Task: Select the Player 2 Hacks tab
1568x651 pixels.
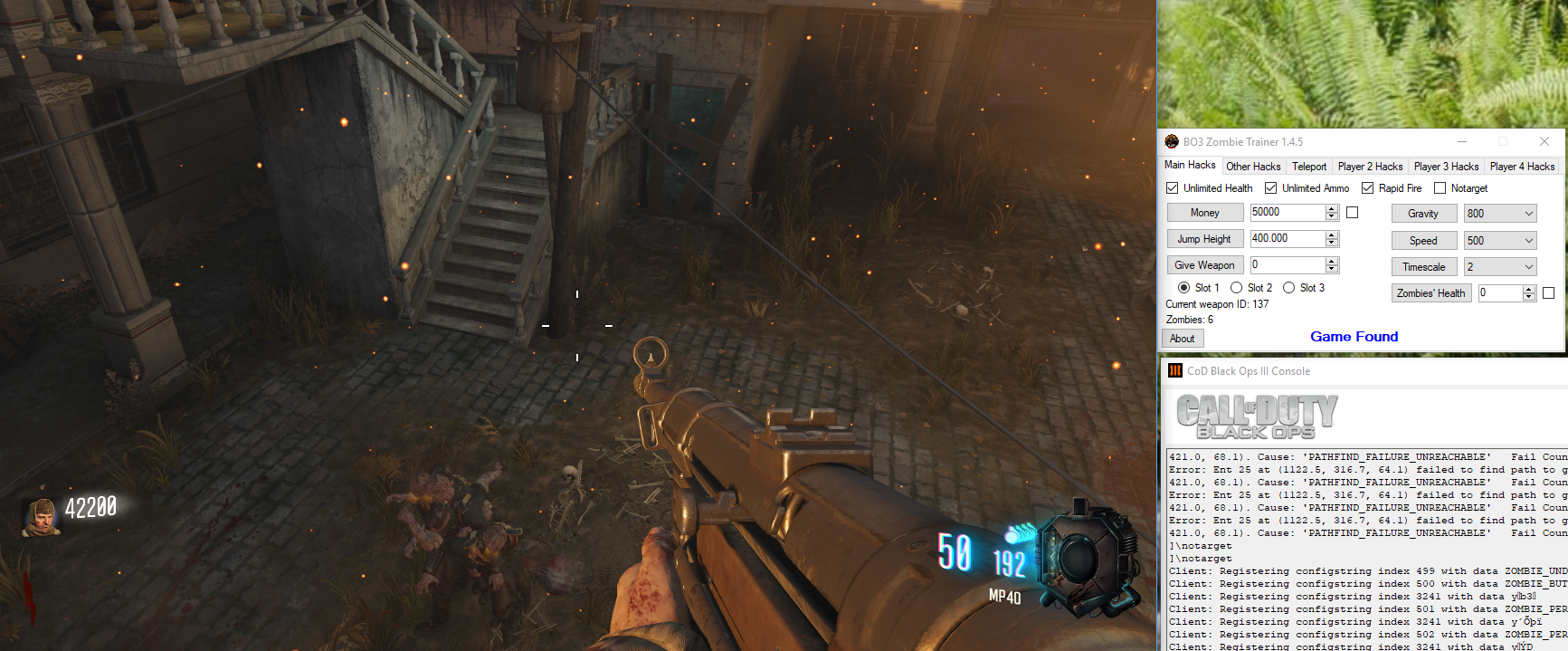Action: click(x=1370, y=167)
